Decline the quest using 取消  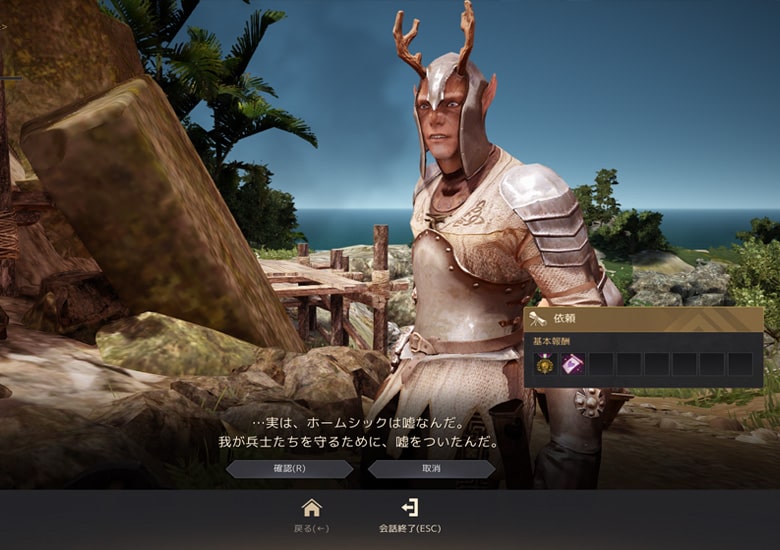[431, 468]
